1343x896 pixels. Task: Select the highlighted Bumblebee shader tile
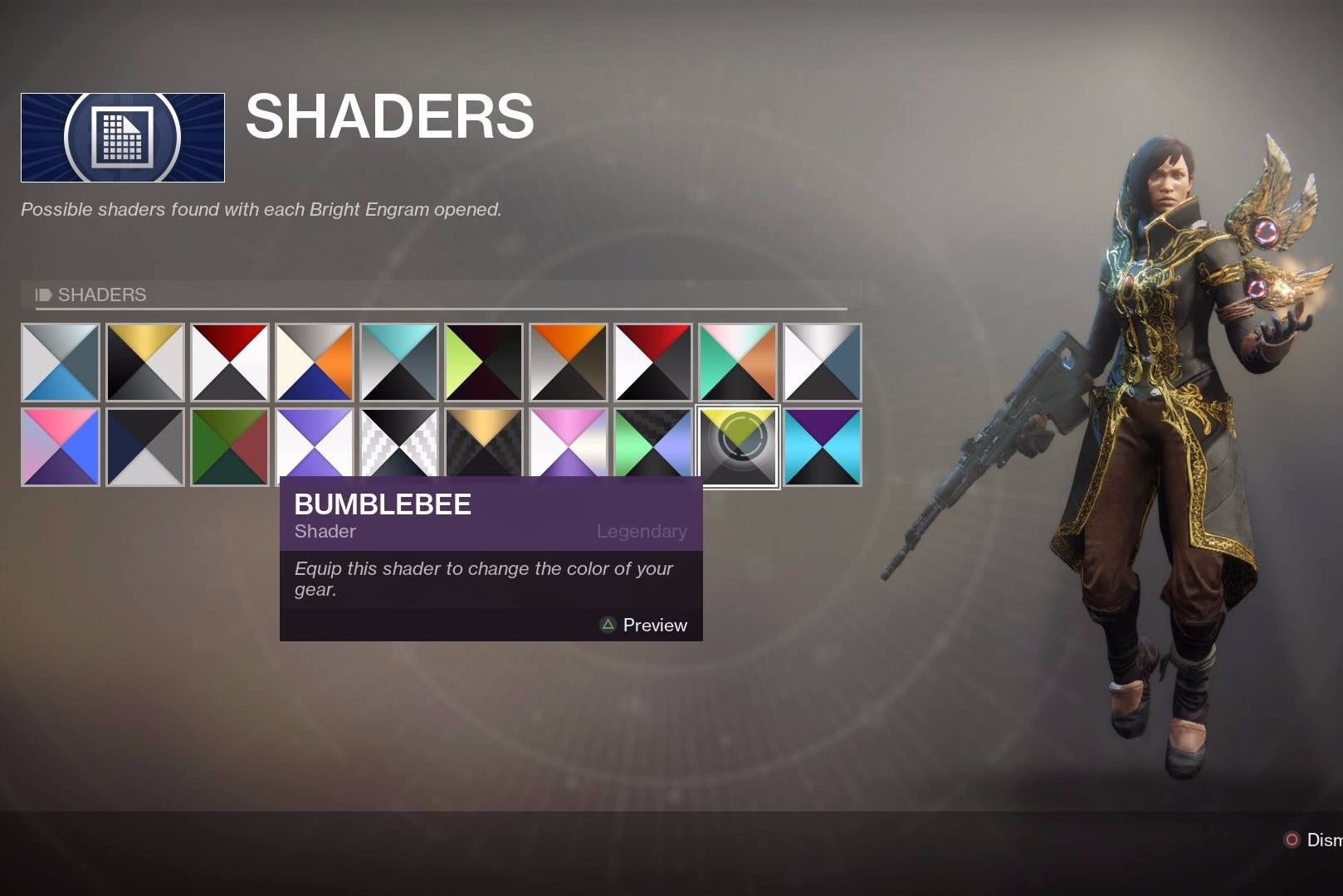[x=738, y=446]
